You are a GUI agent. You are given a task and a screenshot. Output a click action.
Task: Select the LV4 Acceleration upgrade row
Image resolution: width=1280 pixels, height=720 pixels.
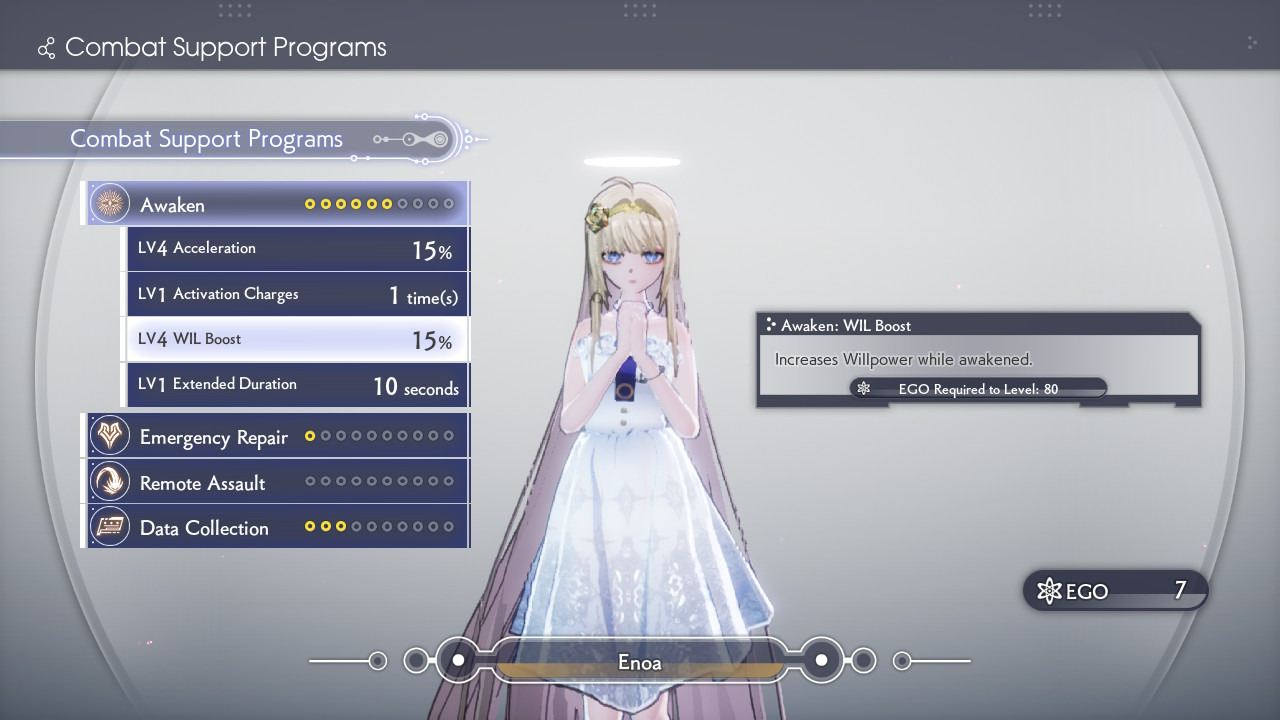tap(297, 249)
